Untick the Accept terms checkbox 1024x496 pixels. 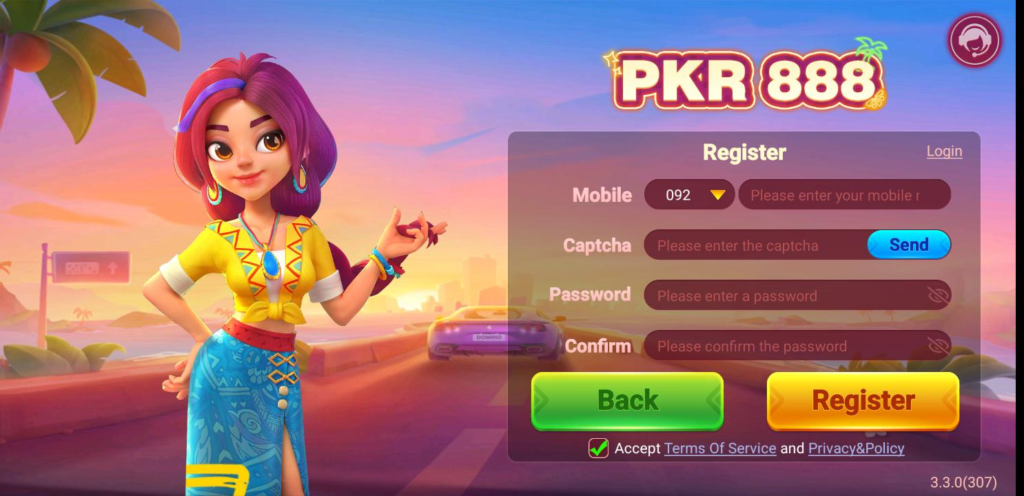(598, 448)
